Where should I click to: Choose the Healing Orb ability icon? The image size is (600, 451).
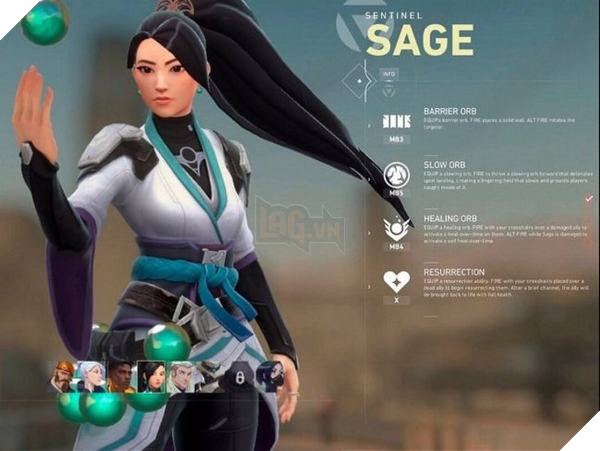[397, 229]
